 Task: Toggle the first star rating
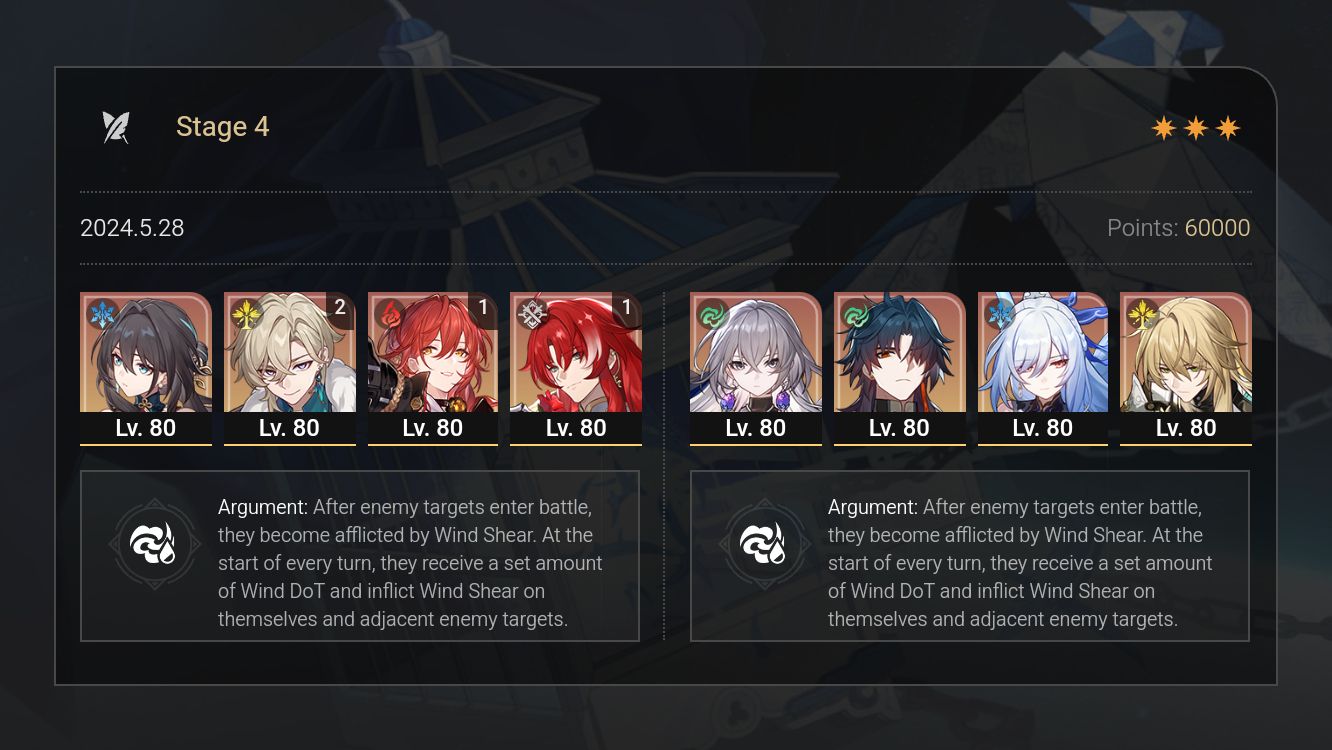pos(1163,127)
